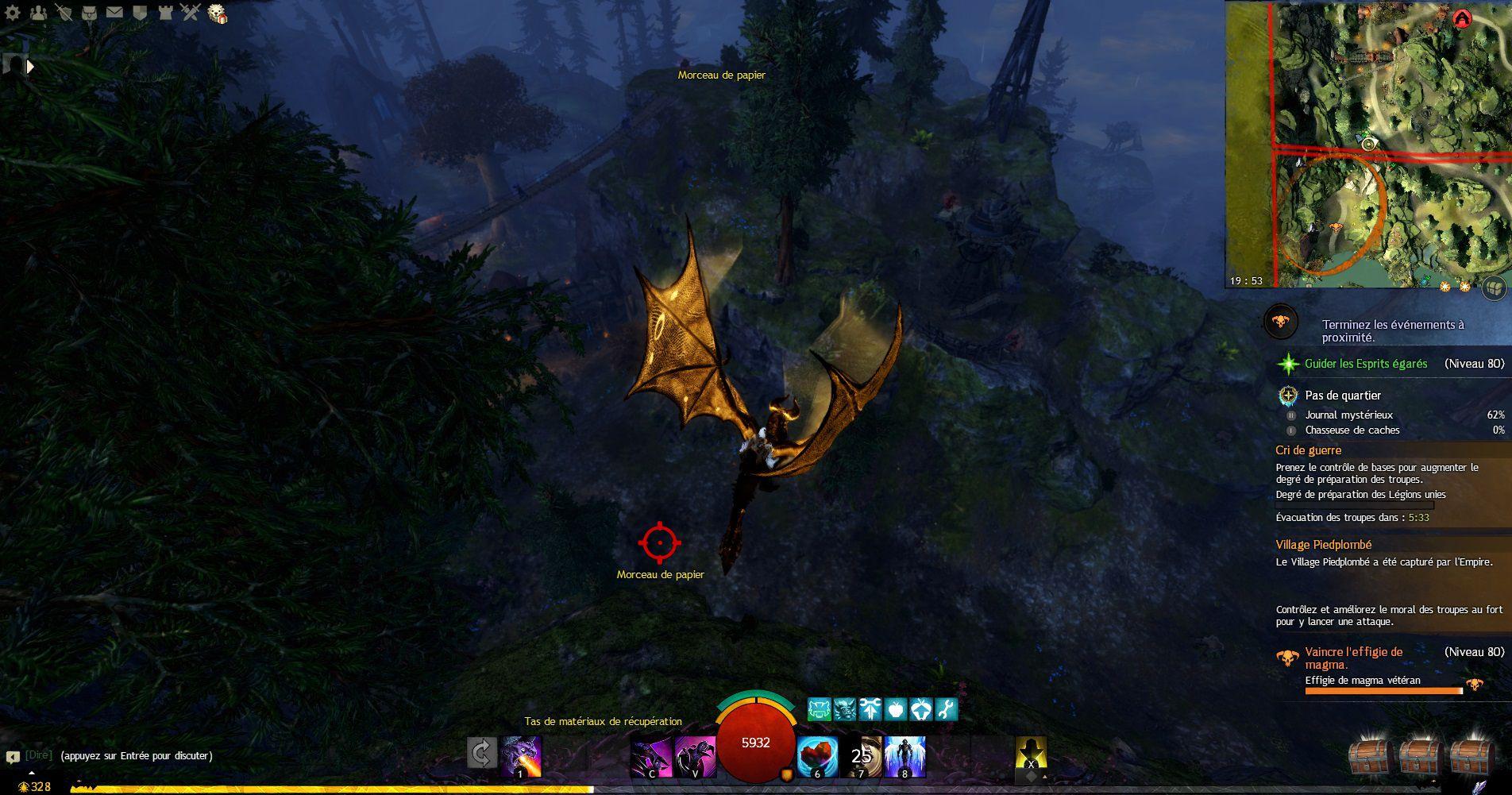Open the World vs World tower icon
1512x795 pixels.
[x=165, y=13]
